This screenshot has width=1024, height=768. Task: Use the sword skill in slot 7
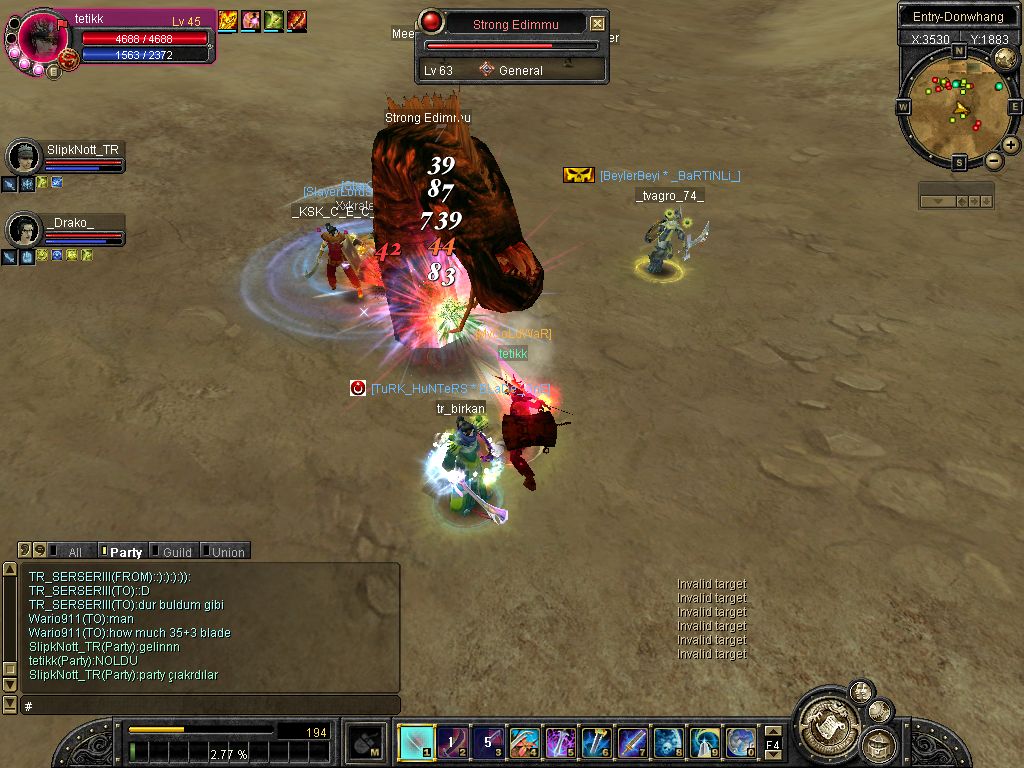(x=631, y=742)
